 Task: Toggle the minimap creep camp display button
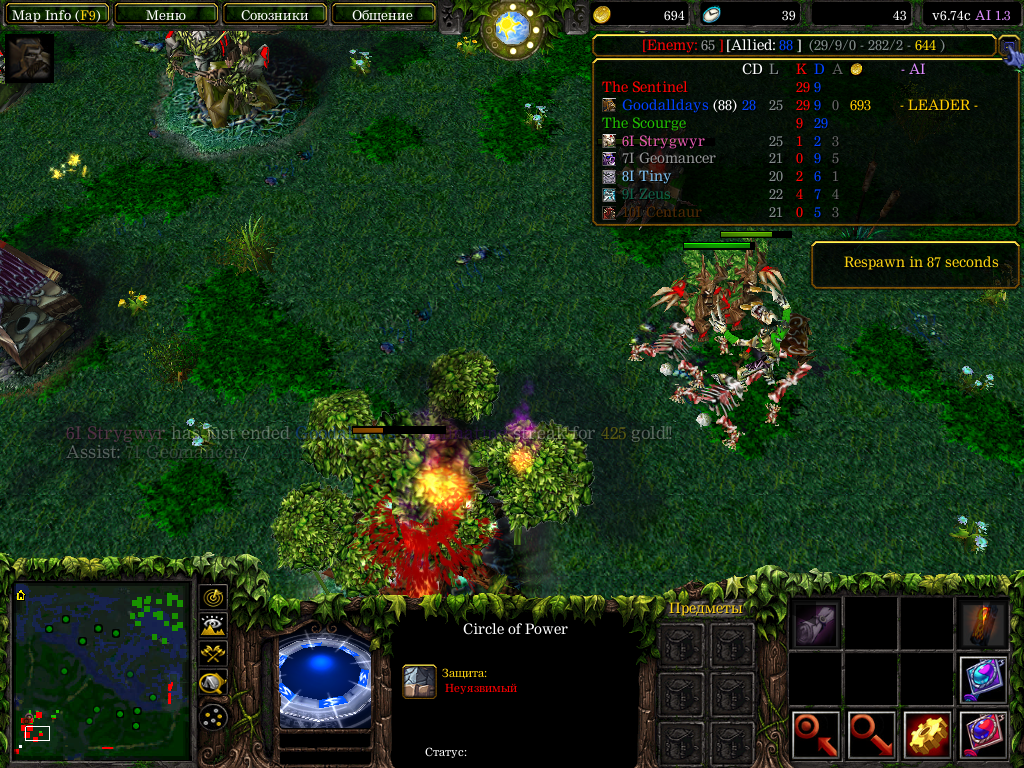point(213,684)
